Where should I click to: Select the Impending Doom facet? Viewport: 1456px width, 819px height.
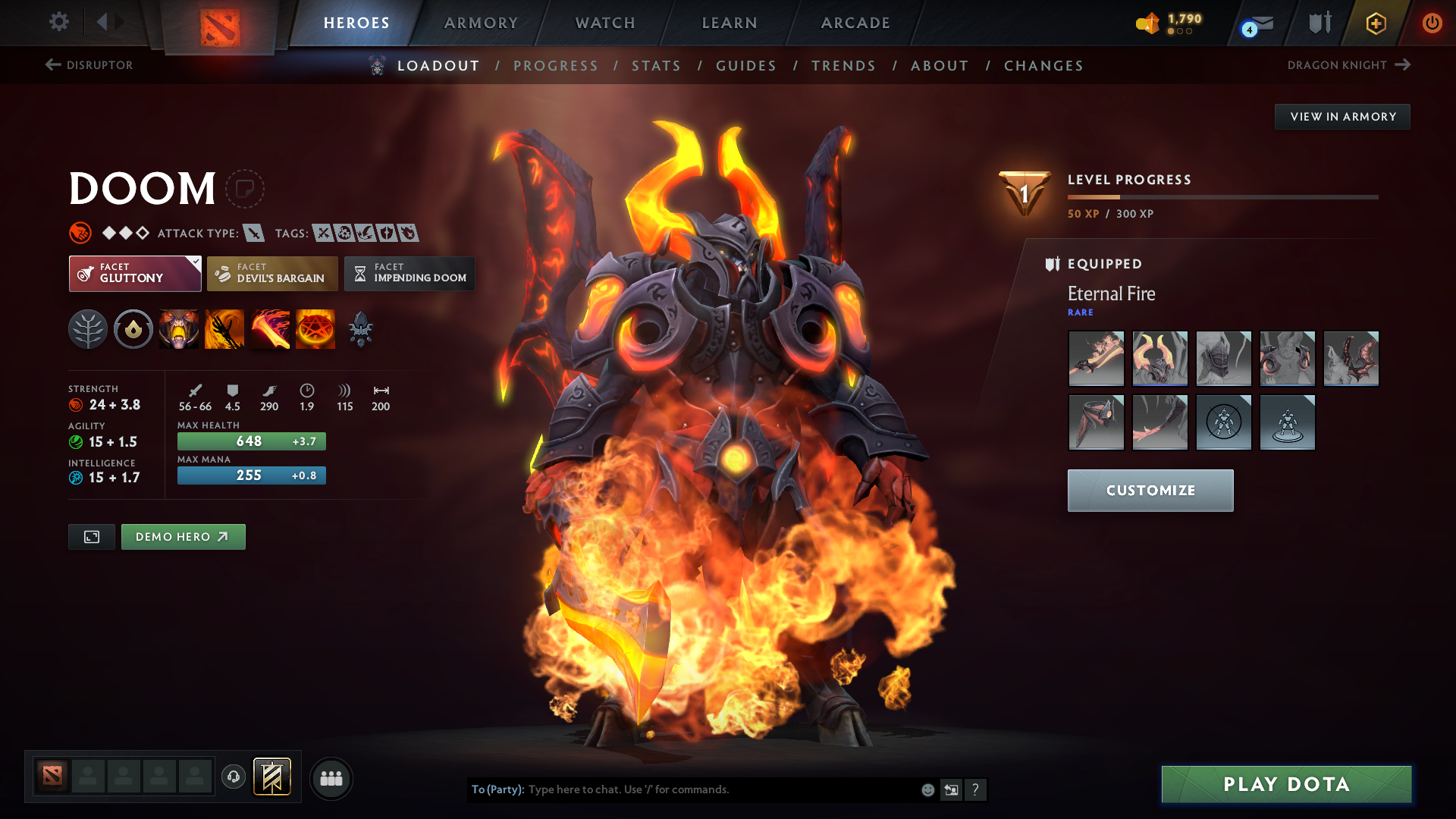[409, 274]
